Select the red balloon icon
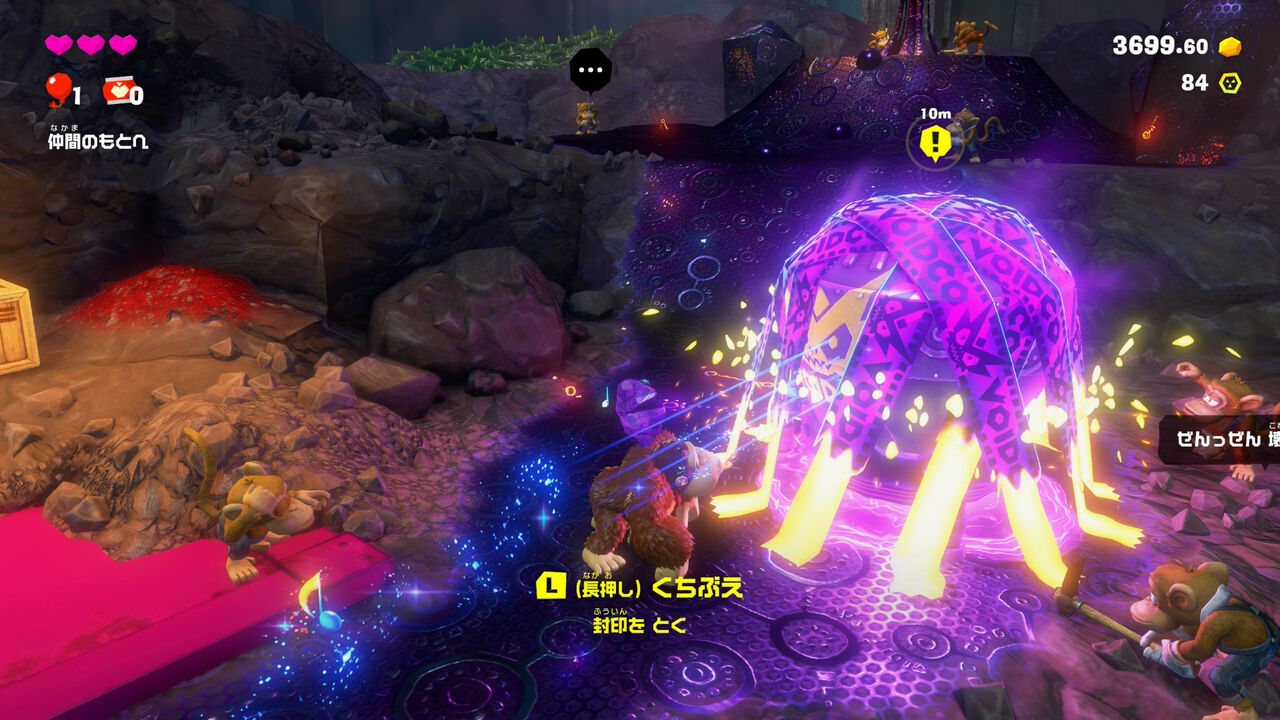This screenshot has width=1280, height=720. pyautogui.click(x=56, y=91)
